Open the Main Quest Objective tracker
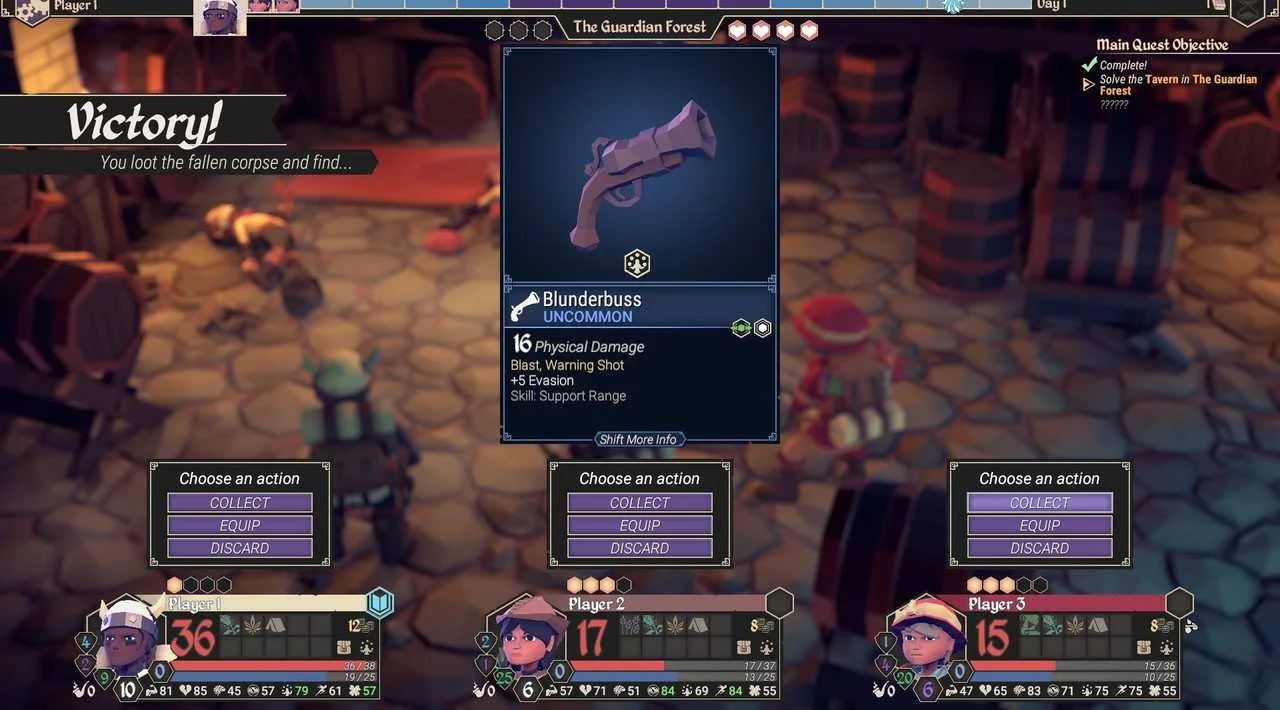The image size is (1280, 710). coord(1162,45)
